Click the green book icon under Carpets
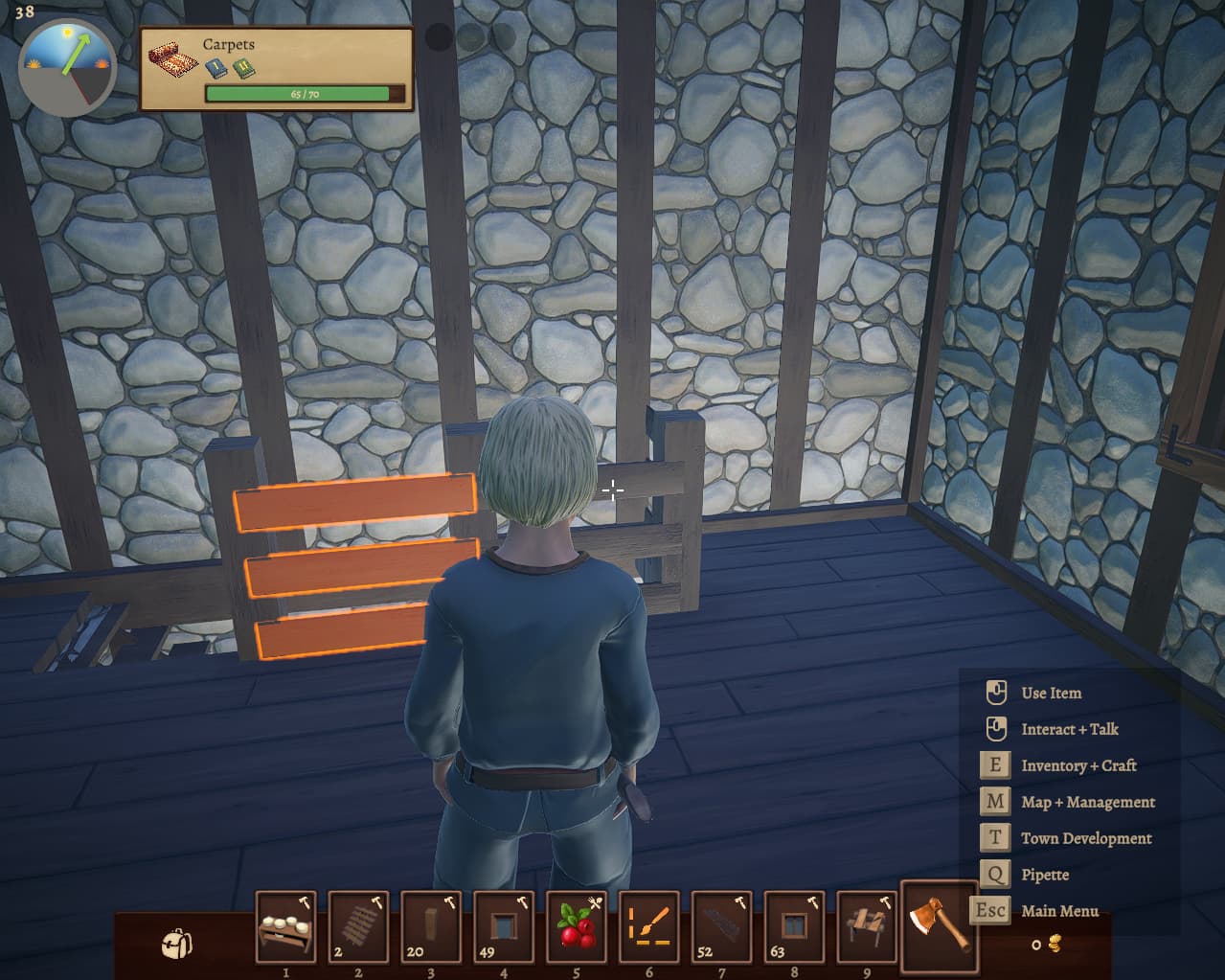 point(243,69)
